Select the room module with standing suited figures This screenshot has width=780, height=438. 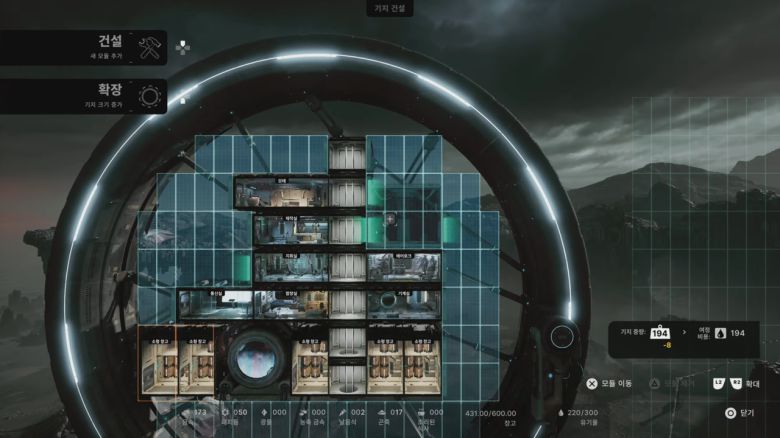coord(403,268)
